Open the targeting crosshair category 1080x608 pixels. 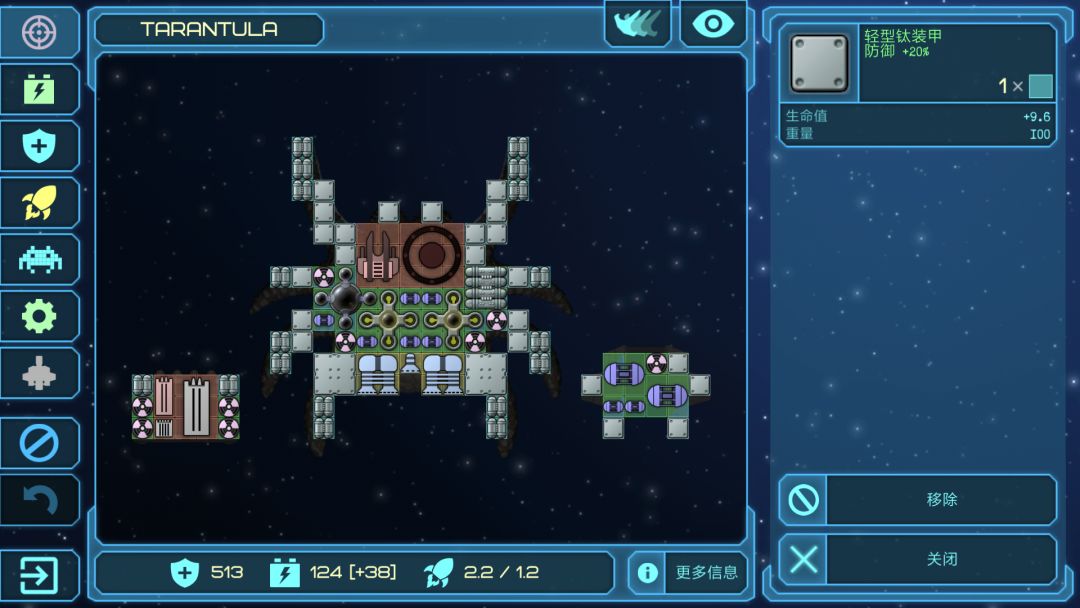39,32
